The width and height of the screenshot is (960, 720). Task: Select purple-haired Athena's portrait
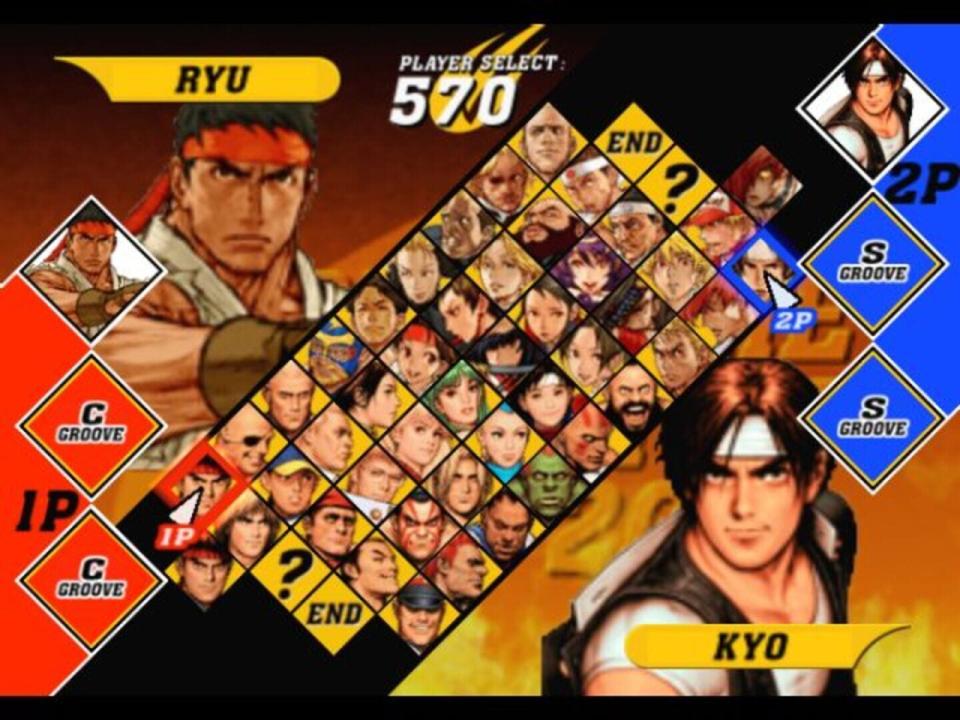pos(586,268)
